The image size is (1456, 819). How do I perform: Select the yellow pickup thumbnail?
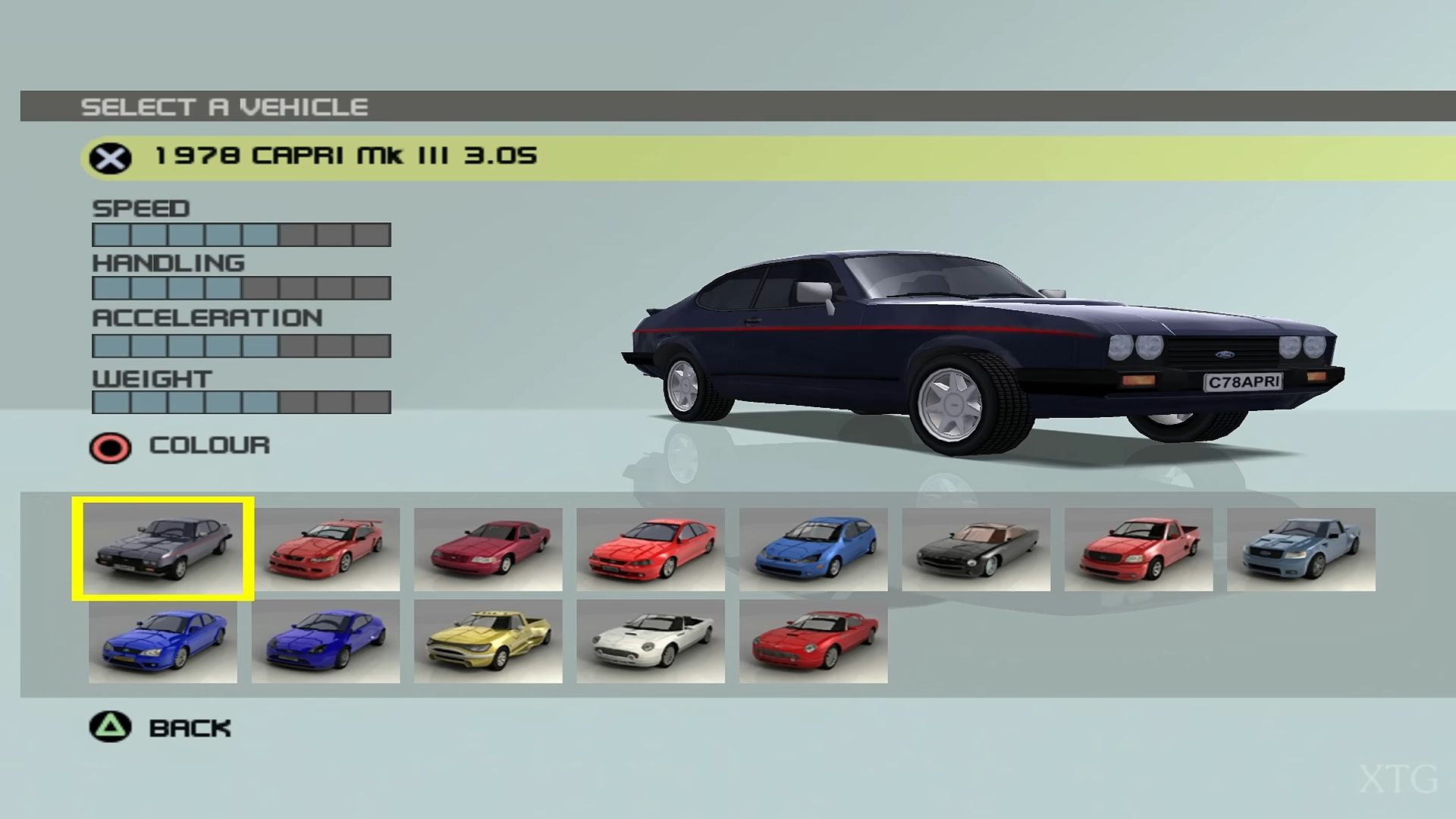pyautogui.click(x=488, y=642)
